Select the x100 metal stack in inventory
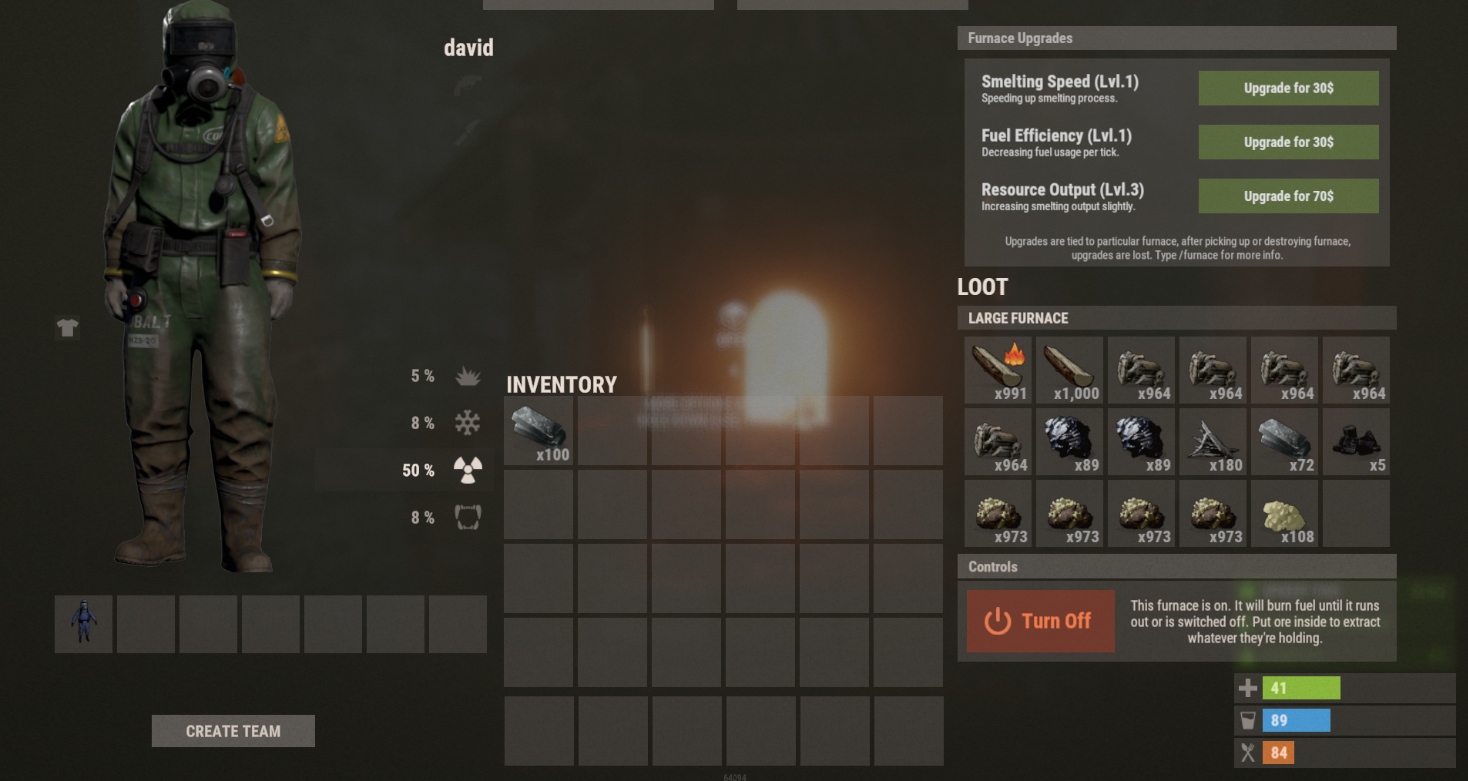Viewport: 1468px width, 781px height. [539, 431]
